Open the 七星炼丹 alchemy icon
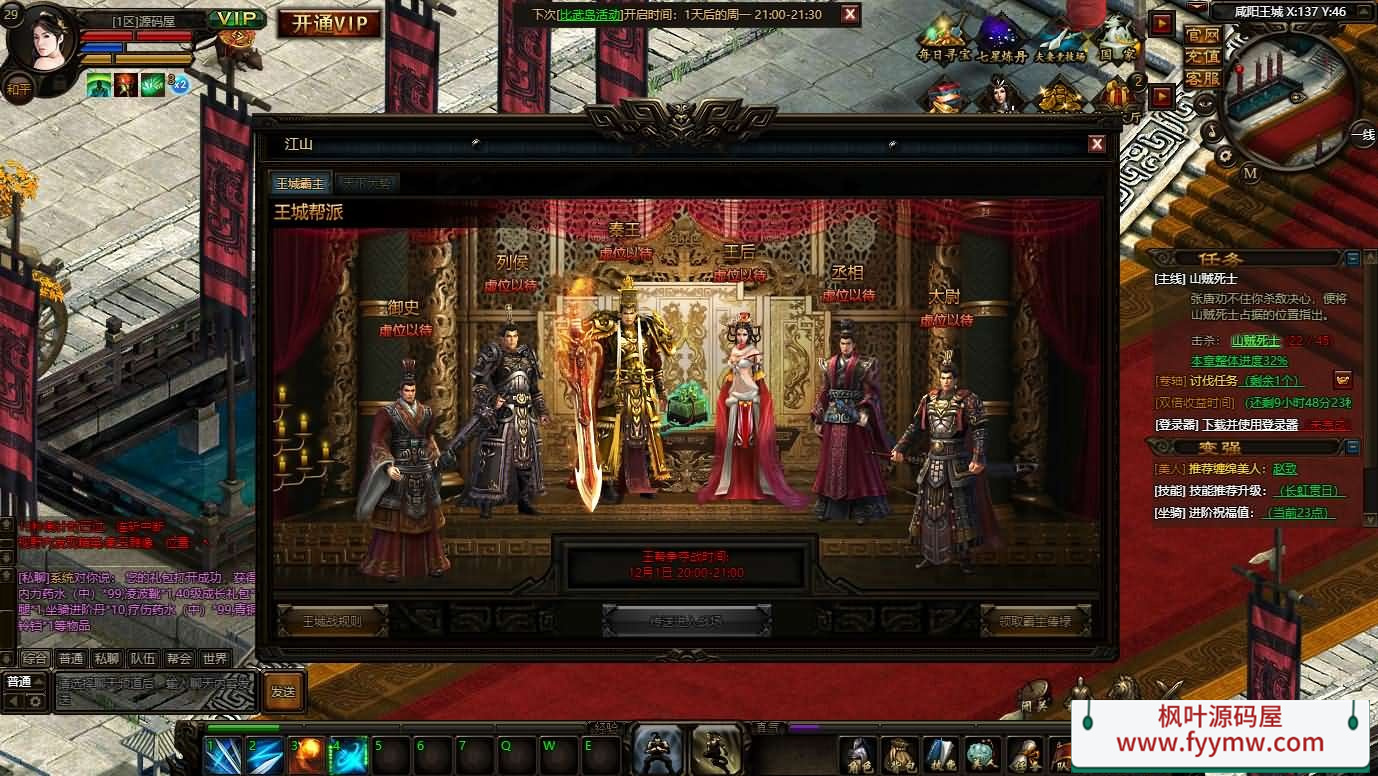This screenshot has height=776, width=1378. point(1001,40)
